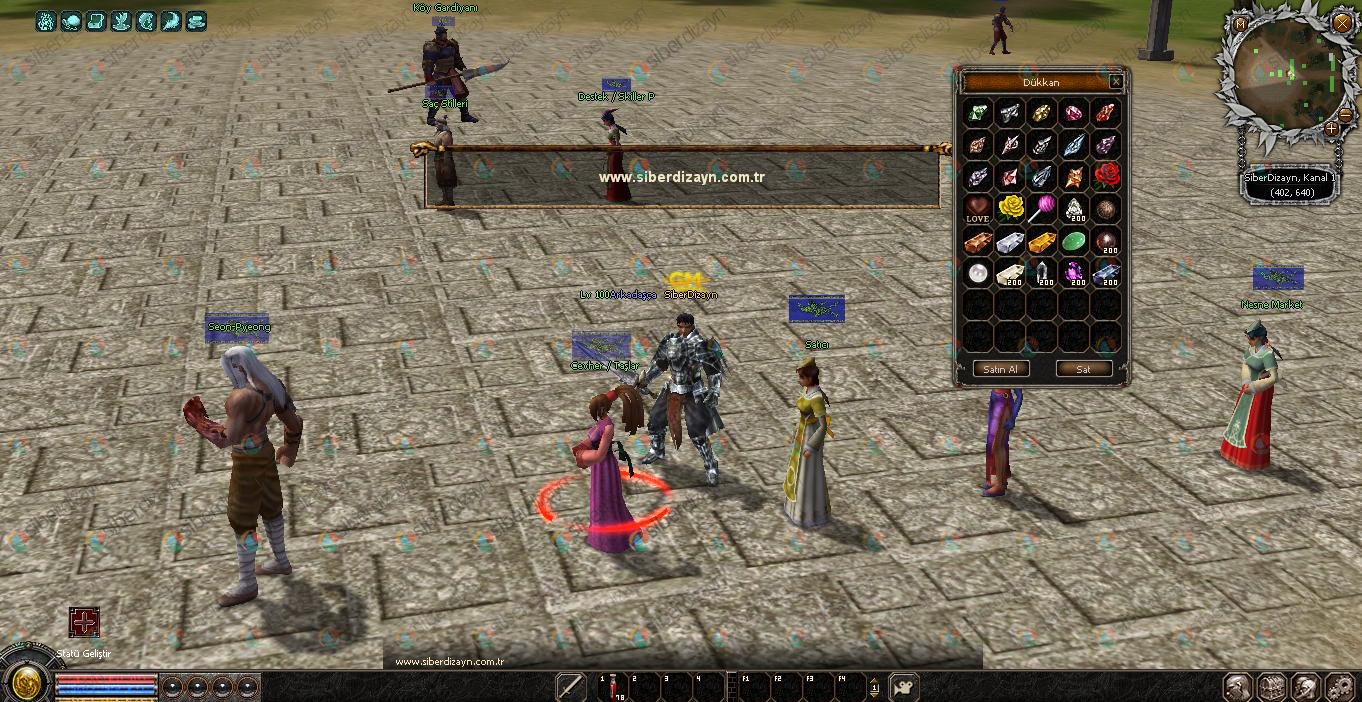Choose the purple gem stack of 200
Image resolution: width=1362 pixels, height=702 pixels.
pos(1073,273)
